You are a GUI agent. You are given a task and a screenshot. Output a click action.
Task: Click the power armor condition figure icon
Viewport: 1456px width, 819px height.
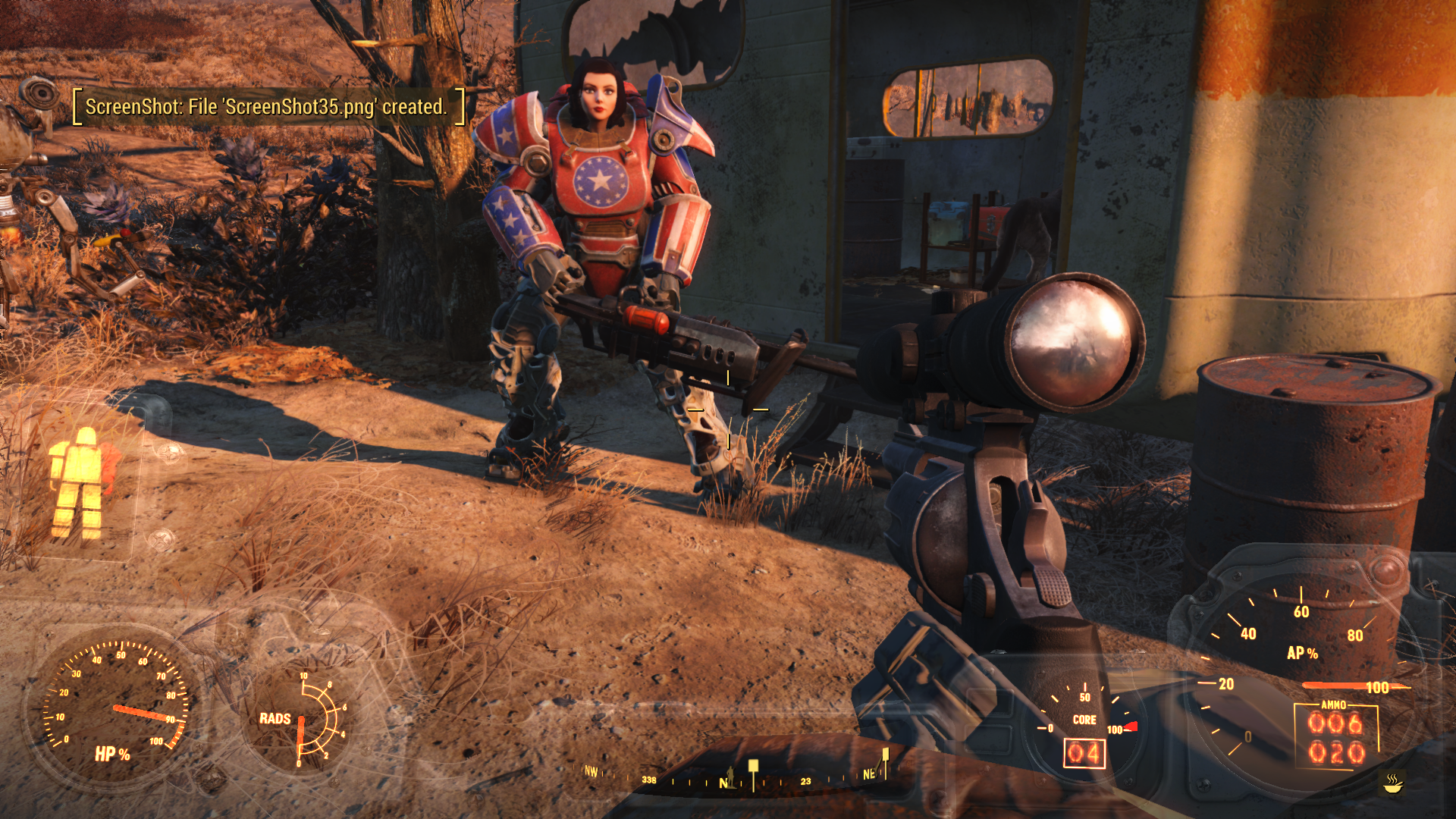point(79,482)
